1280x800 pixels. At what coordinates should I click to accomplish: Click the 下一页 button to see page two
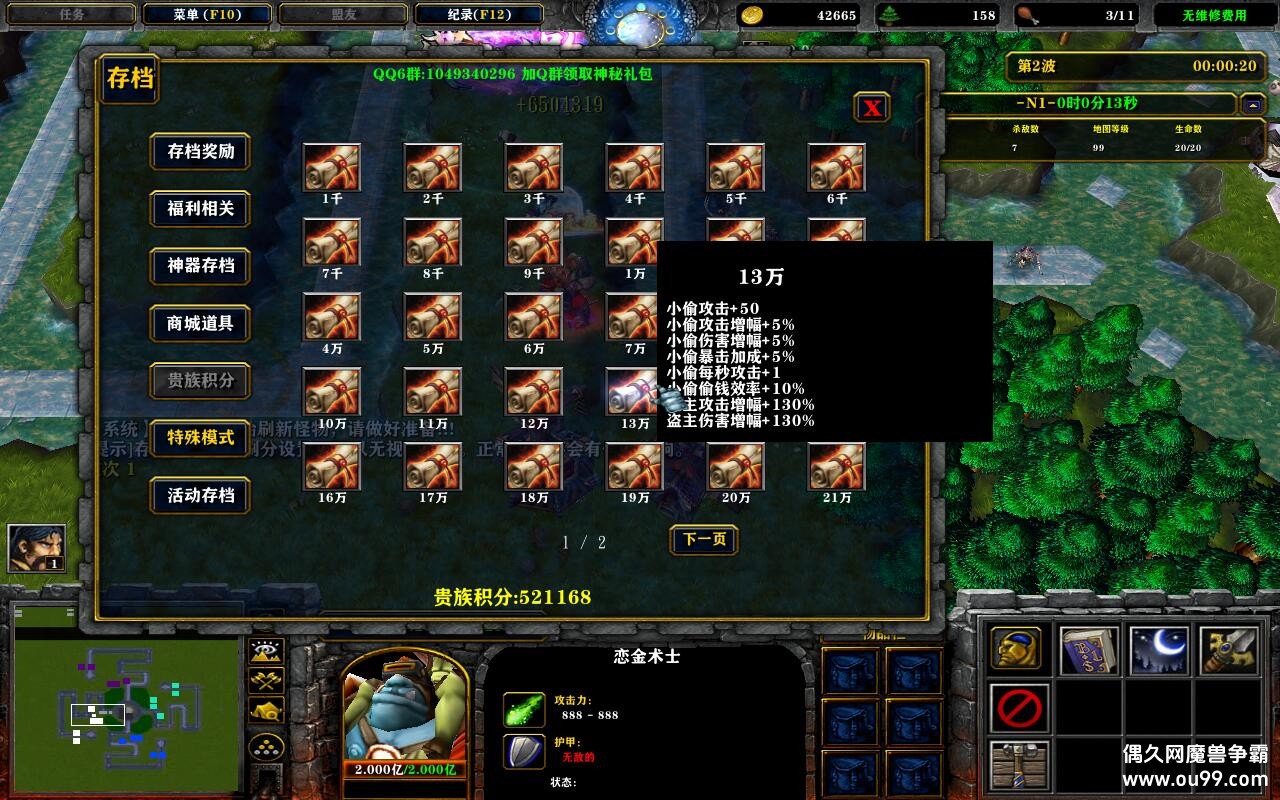pyautogui.click(x=706, y=540)
